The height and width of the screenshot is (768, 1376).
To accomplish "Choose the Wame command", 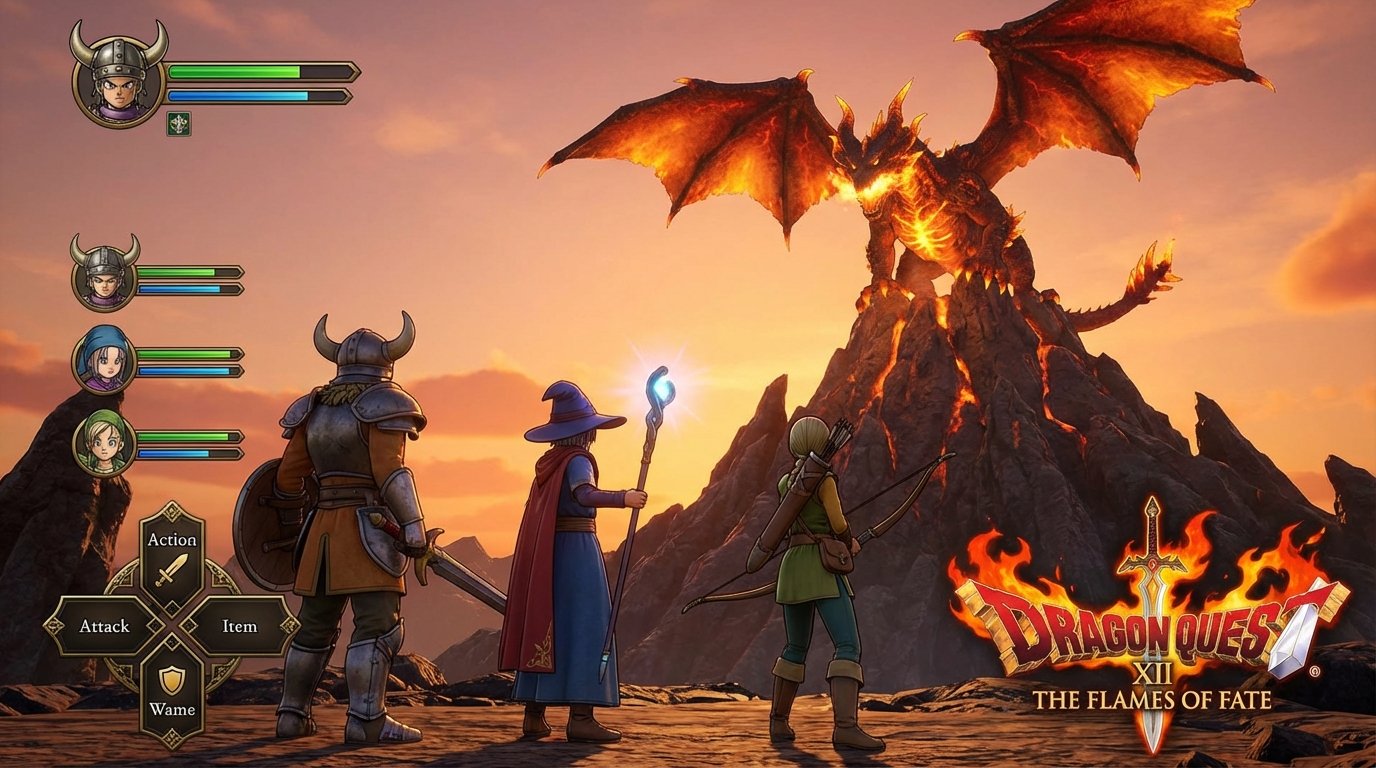I will [x=172, y=709].
